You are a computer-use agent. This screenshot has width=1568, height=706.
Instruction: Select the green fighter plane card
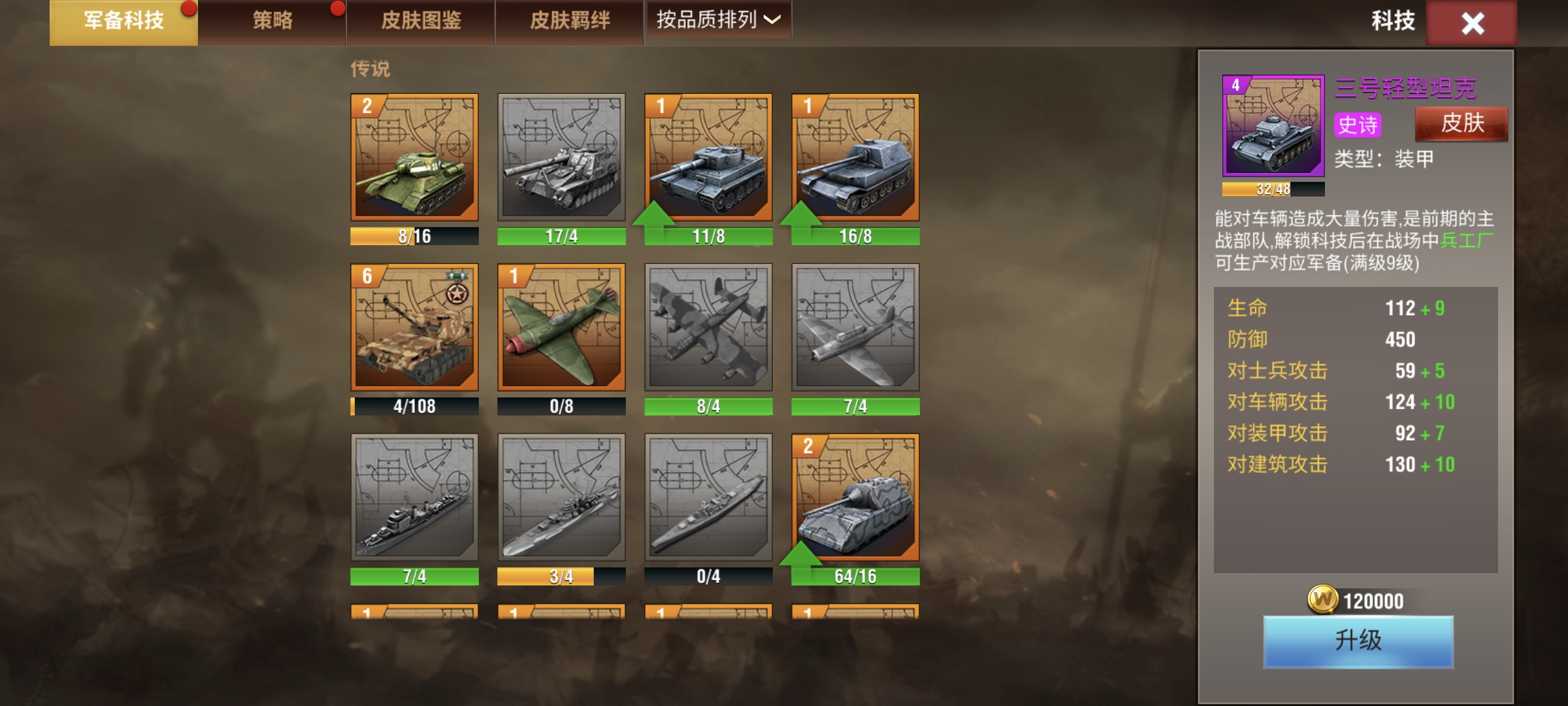click(561, 327)
